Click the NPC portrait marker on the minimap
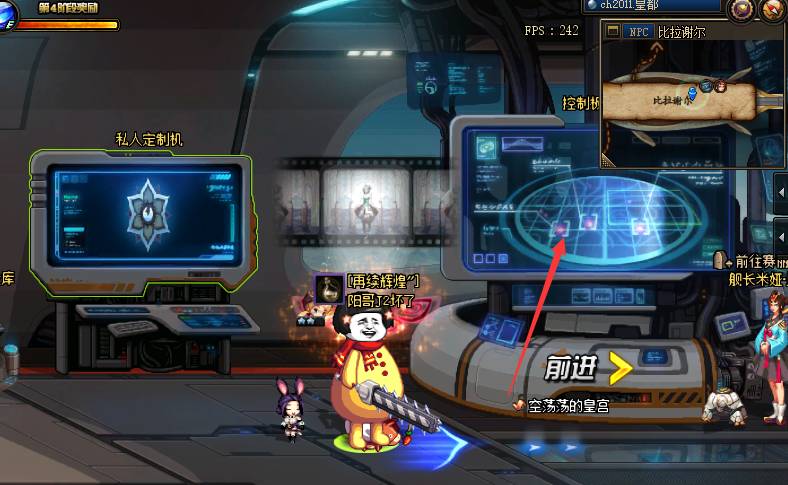 (718, 86)
